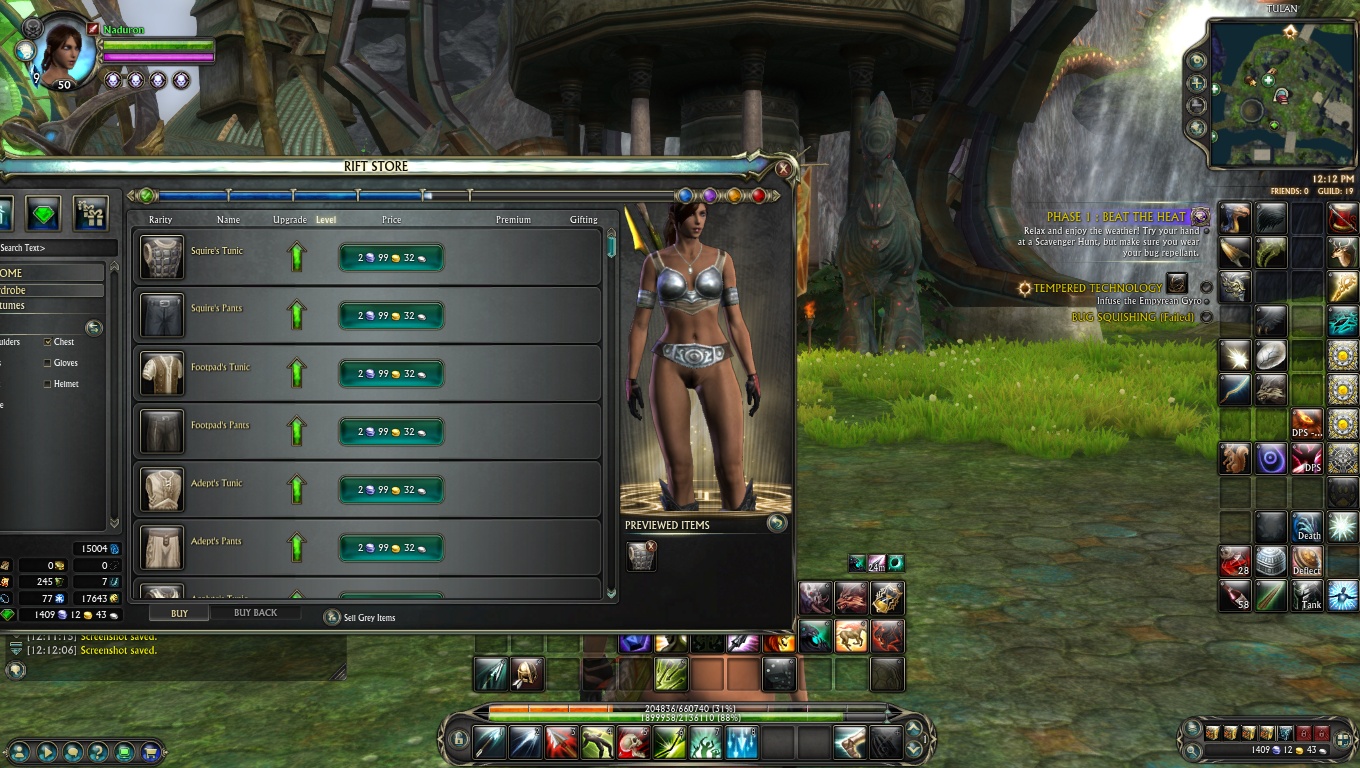This screenshot has width=1360, height=768.
Task: Select the Buy tab
Action: click(x=179, y=613)
